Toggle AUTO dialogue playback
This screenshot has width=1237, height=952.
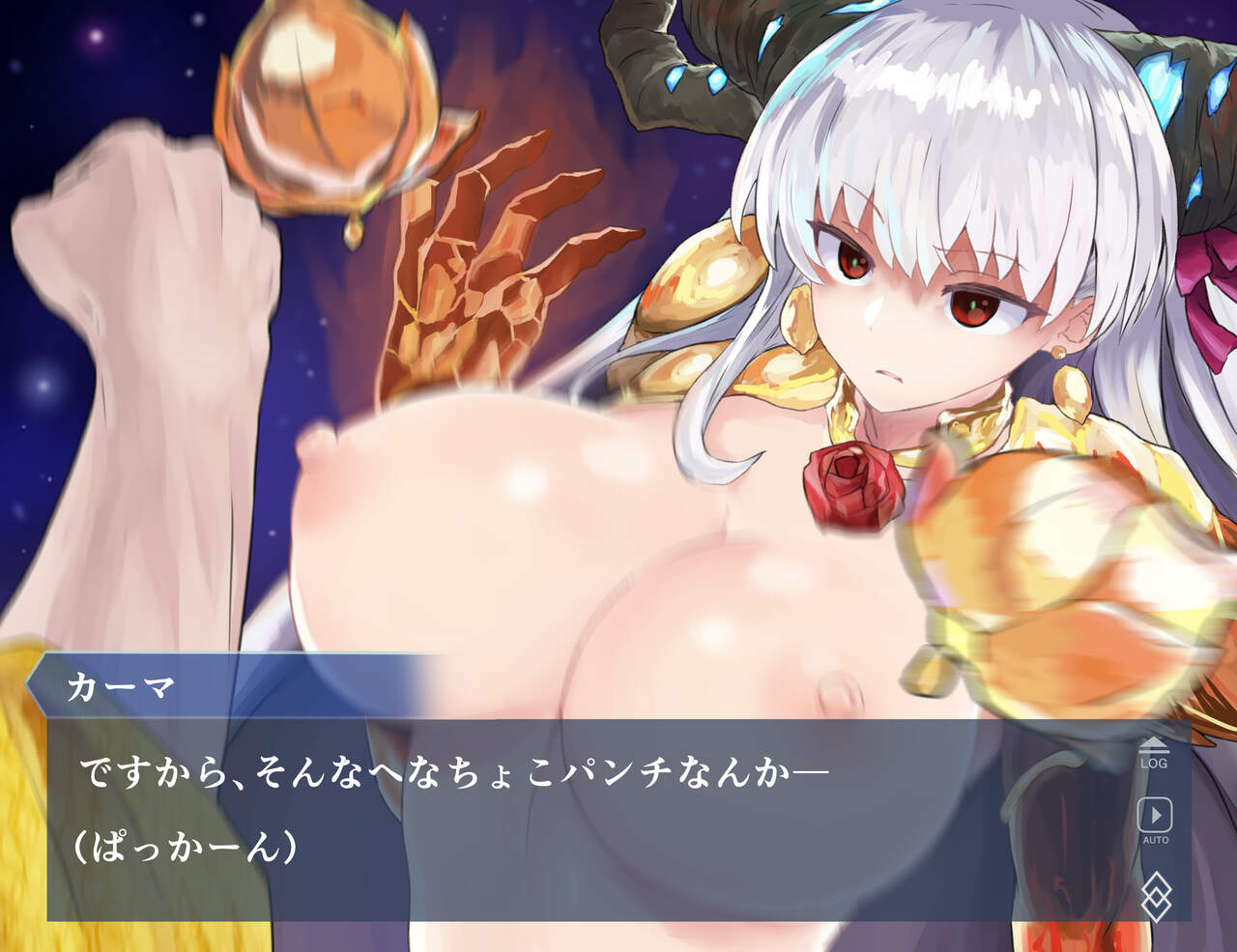(x=1155, y=820)
